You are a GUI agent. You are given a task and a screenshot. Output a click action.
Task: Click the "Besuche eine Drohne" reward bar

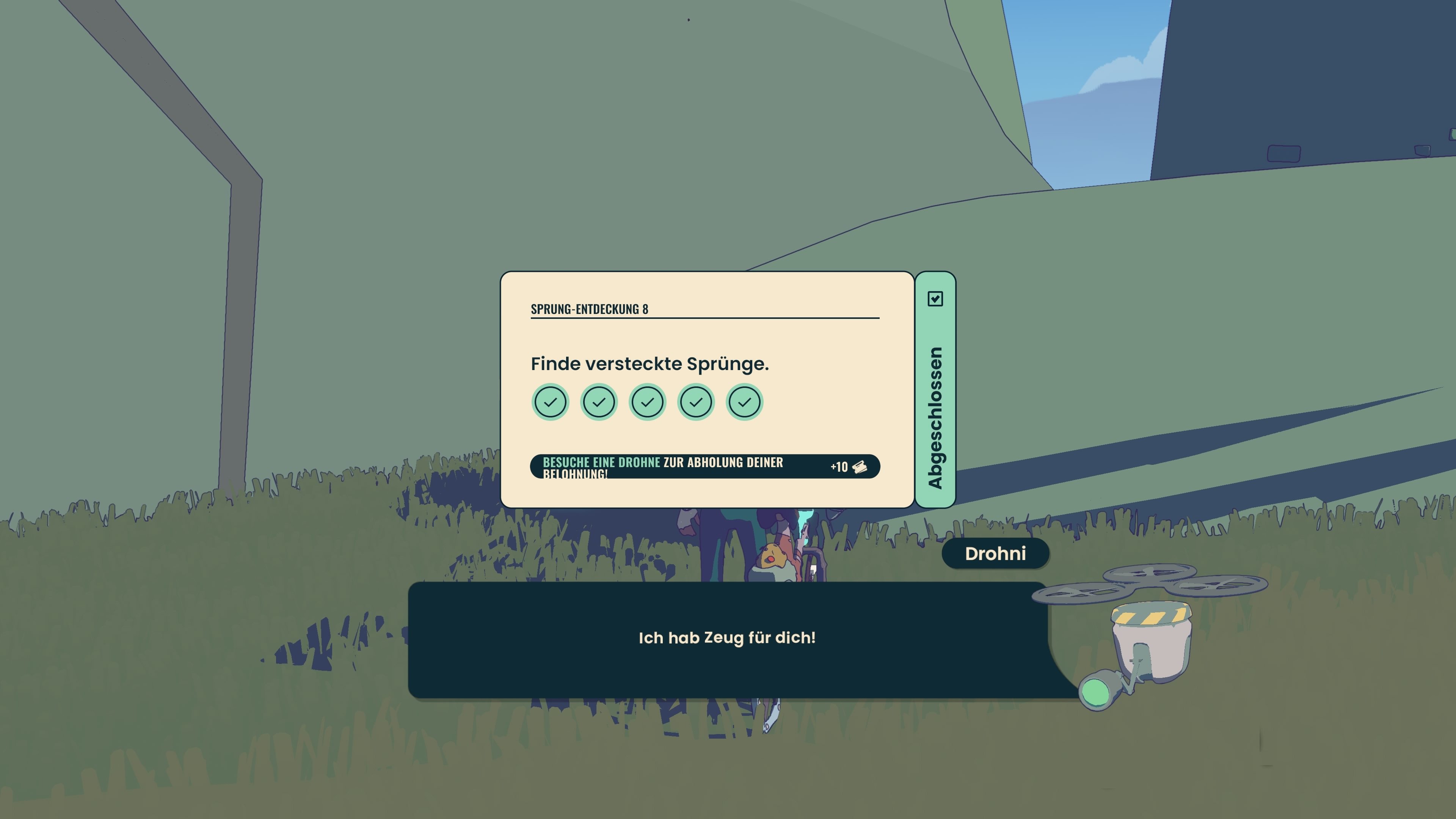704,467
